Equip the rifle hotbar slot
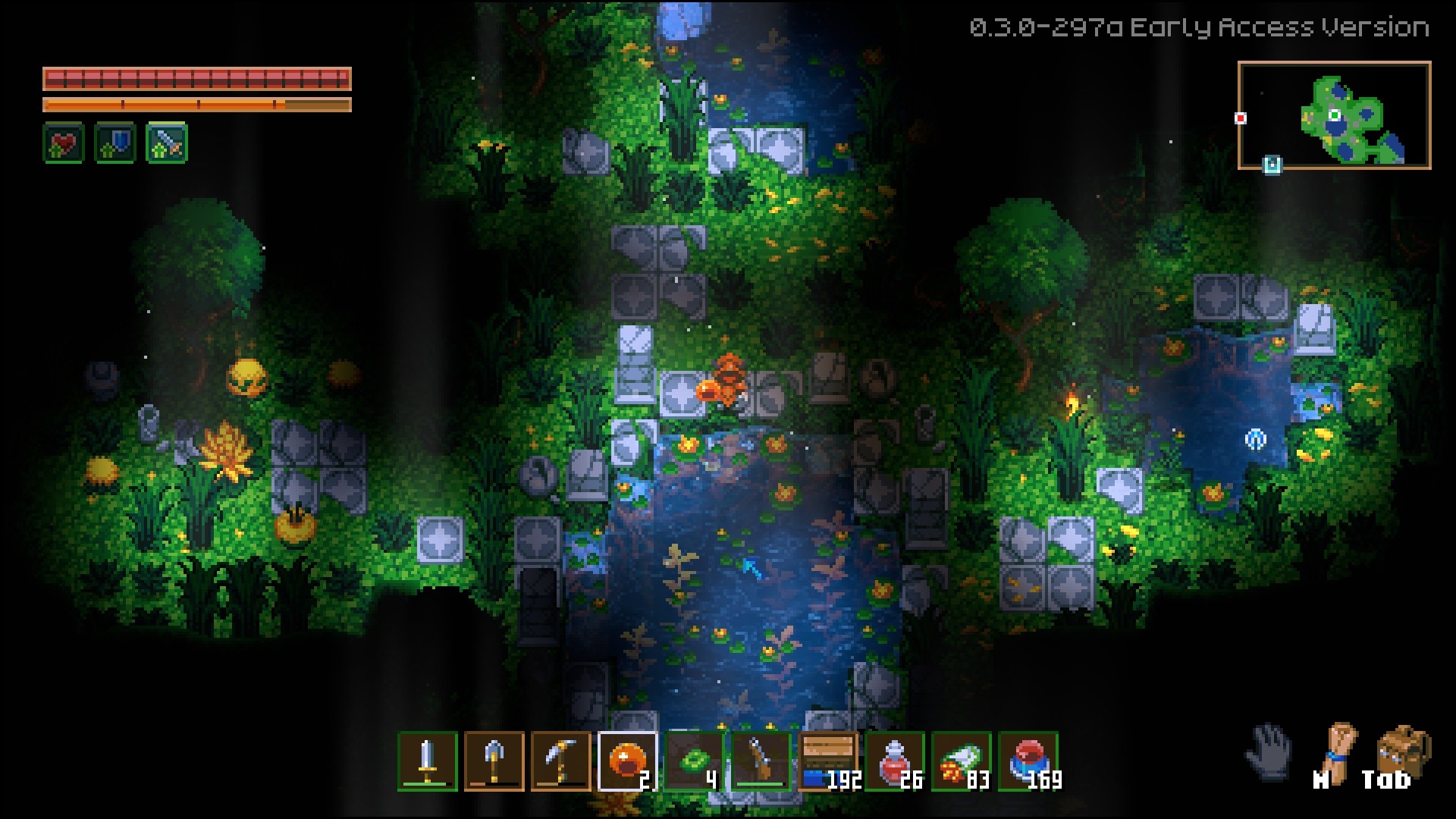Image resolution: width=1456 pixels, height=819 pixels. coord(761,761)
